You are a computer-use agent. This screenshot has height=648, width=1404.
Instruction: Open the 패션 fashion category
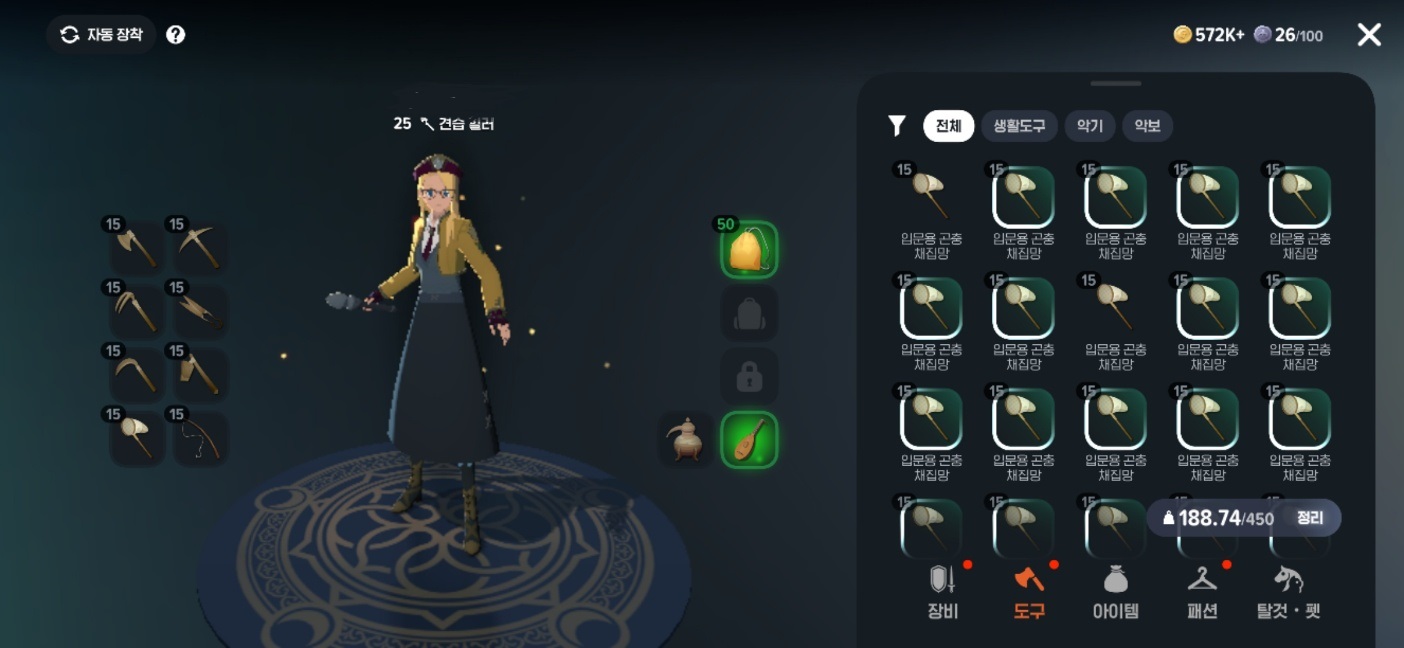tap(1202, 592)
